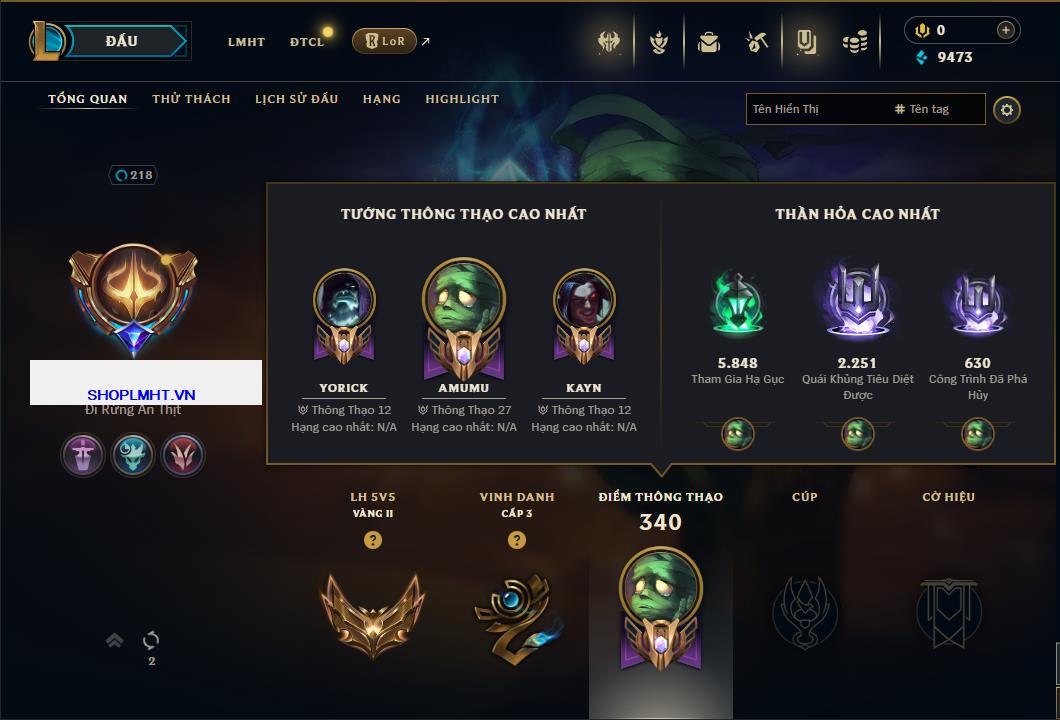Choose the LH 5V5 gold rank emblem
1060x720 pixels.
[x=372, y=611]
